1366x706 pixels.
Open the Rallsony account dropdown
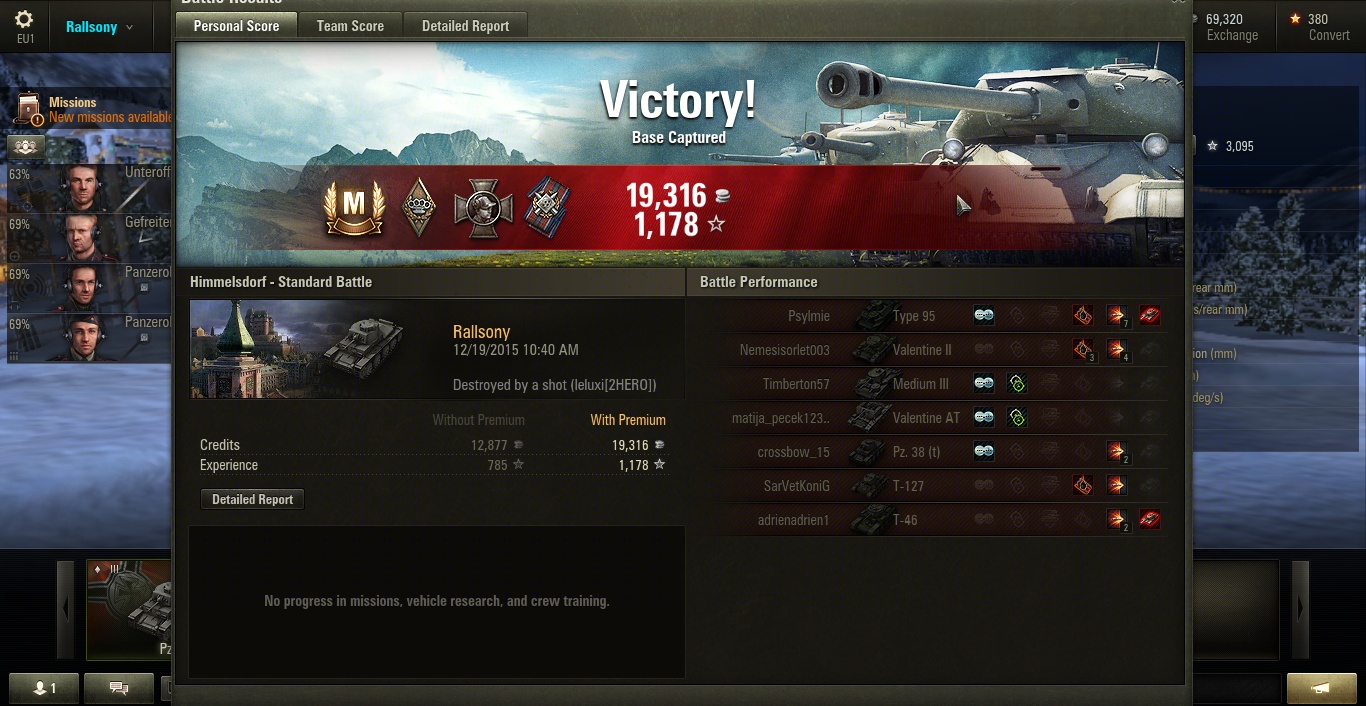(99, 27)
